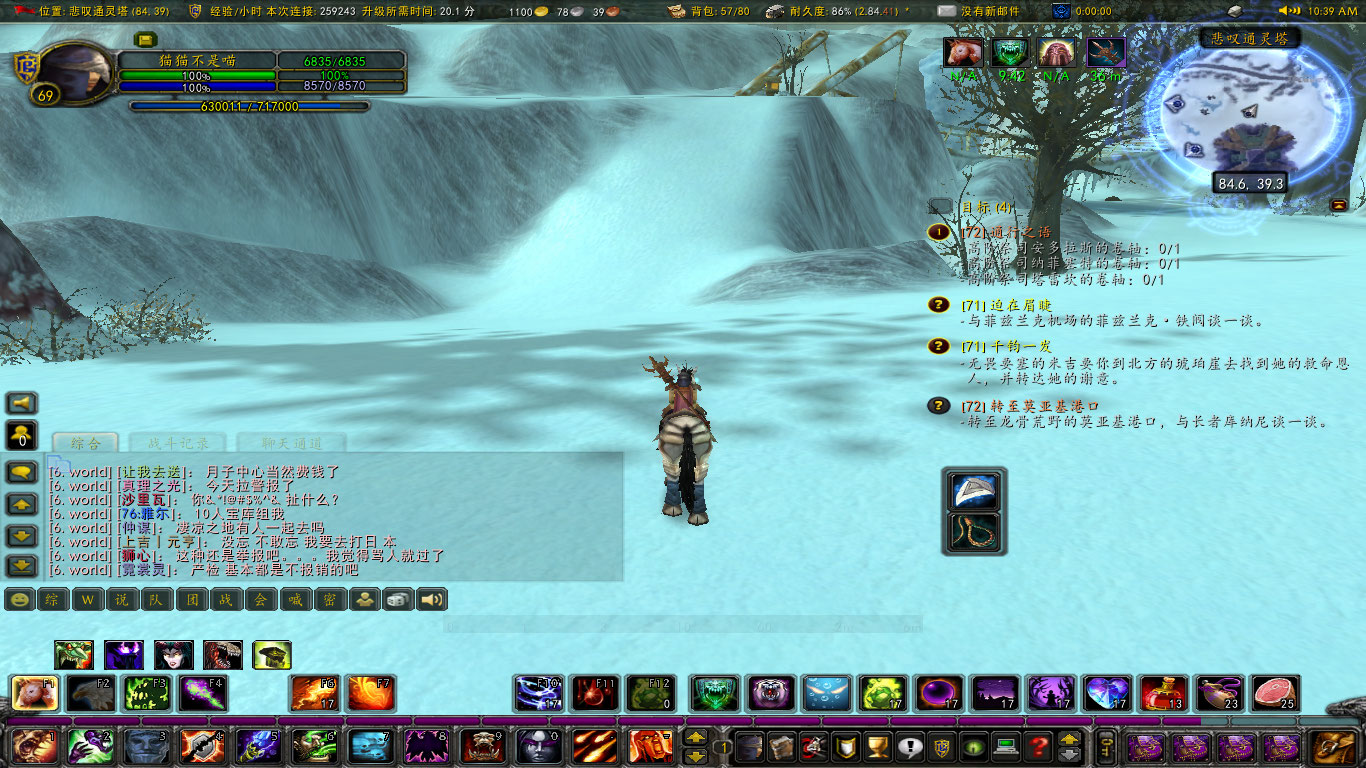Open the backpack (背包) icon in top bar
Screen dimensions: 1366x768
[x=675, y=12]
